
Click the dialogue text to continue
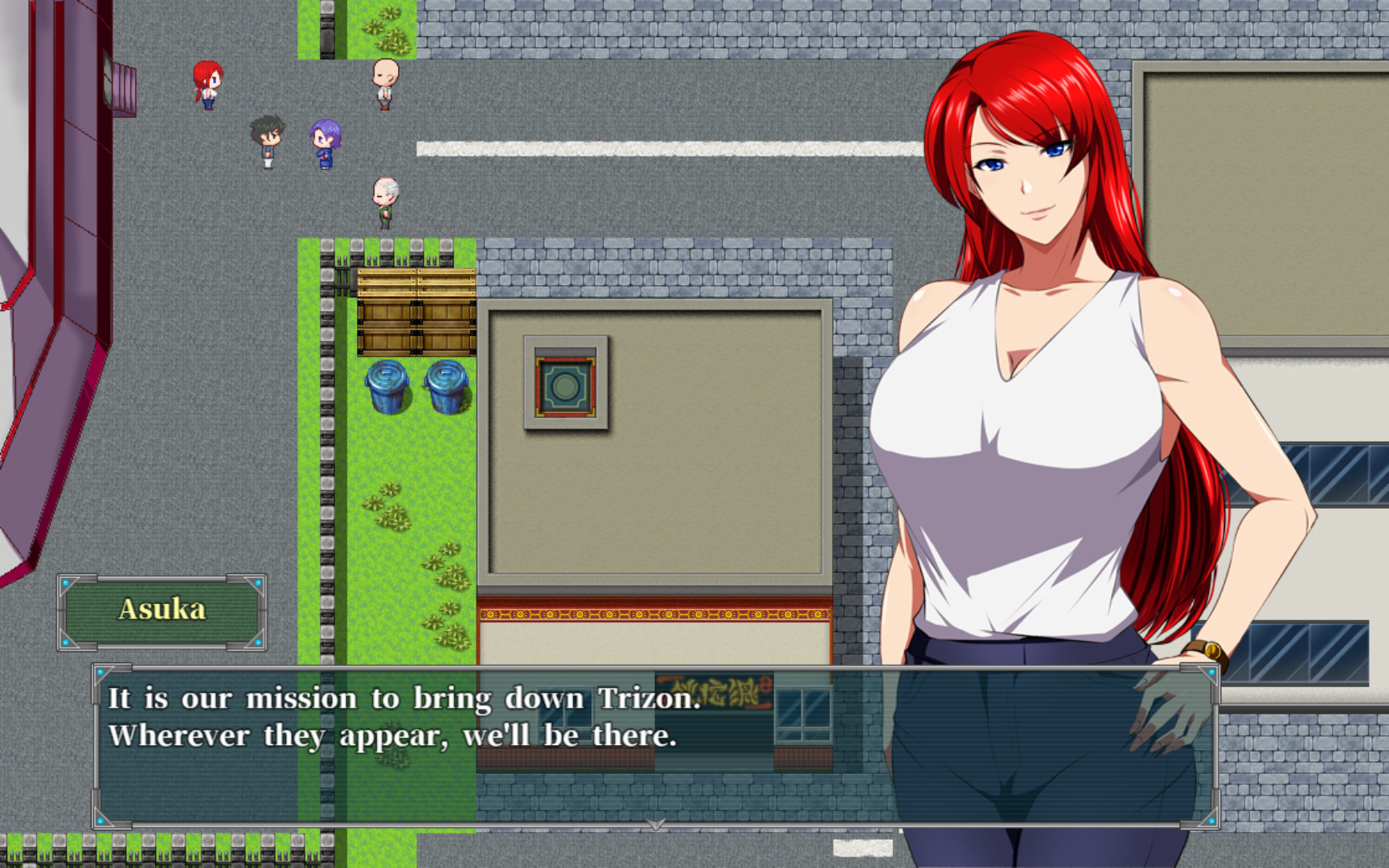coord(402,715)
